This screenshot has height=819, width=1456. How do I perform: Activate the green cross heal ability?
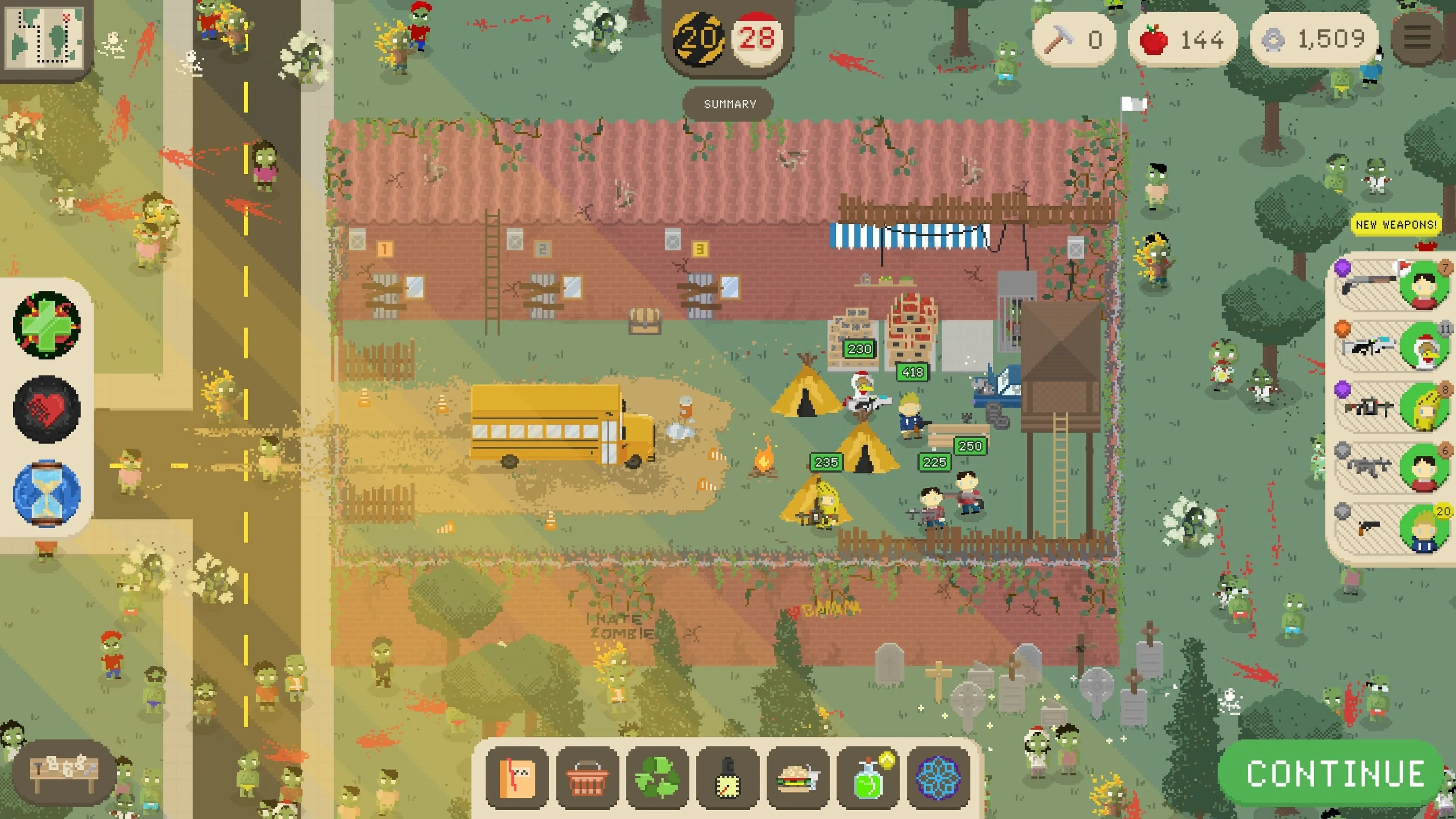(47, 325)
